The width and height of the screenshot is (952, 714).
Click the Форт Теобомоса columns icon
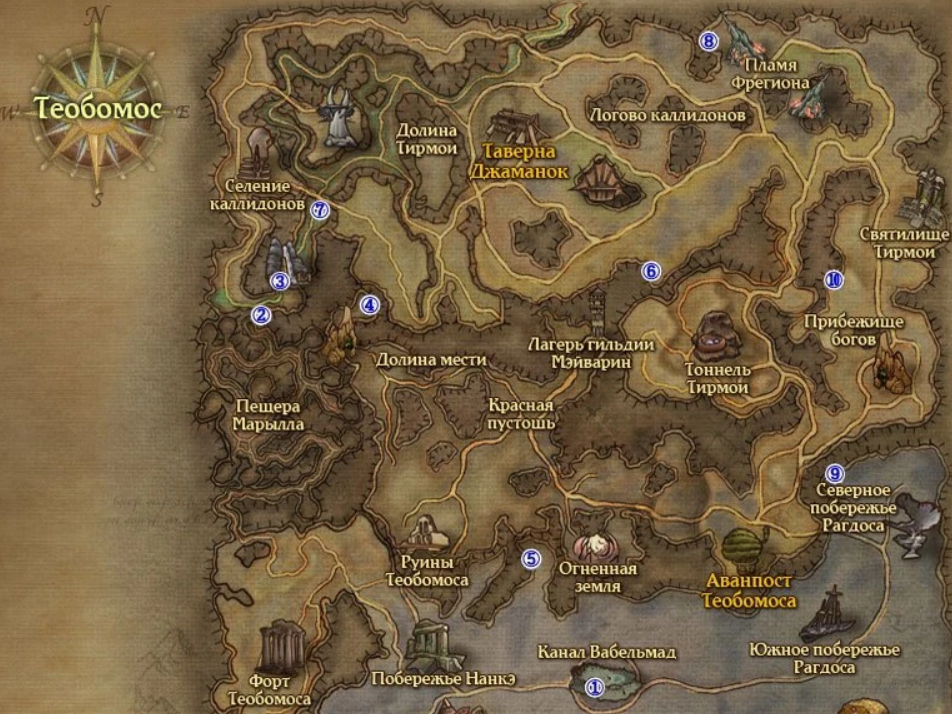coord(276,650)
